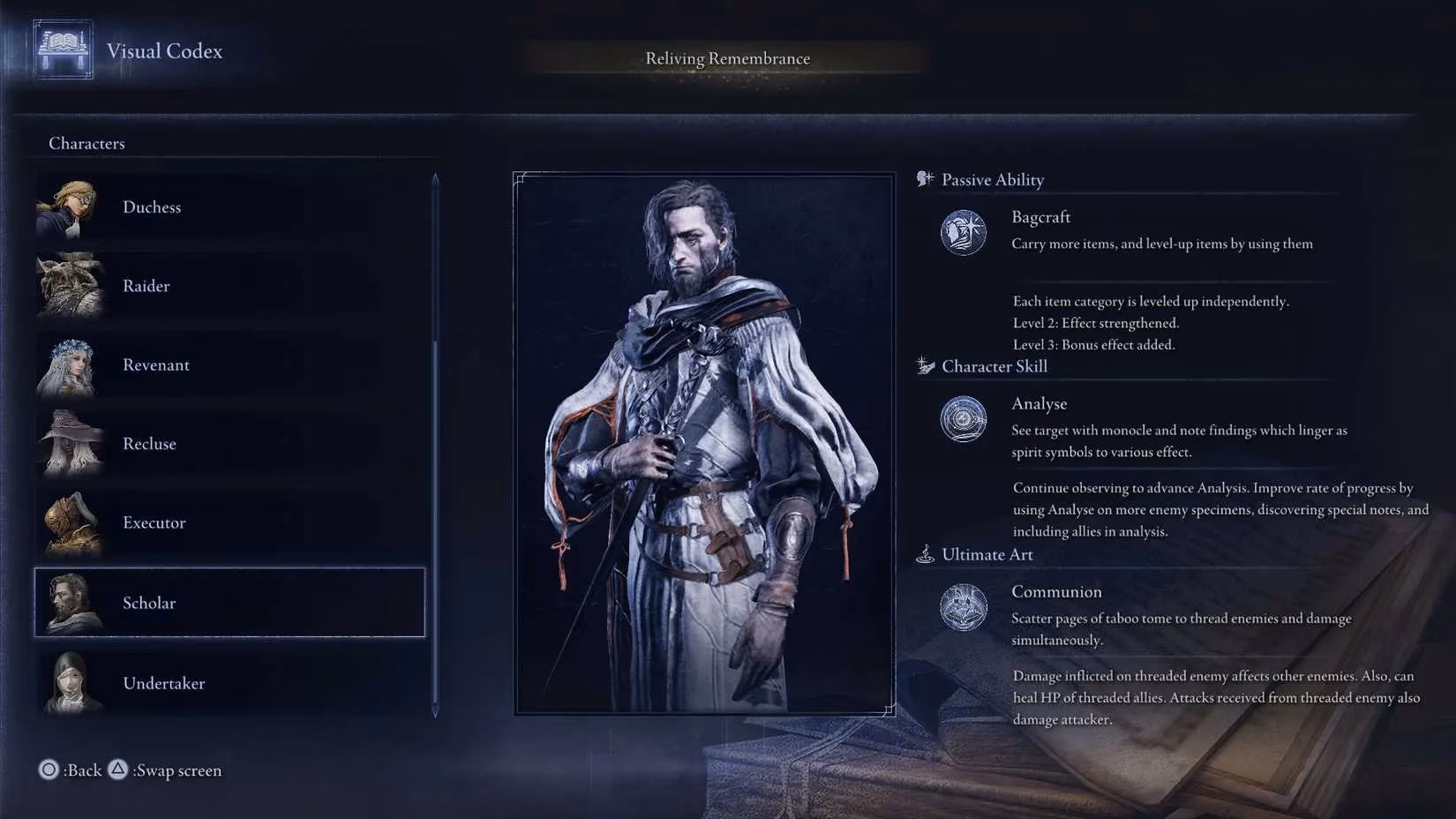
Task: Select Recluse from the Characters list
Action: click(228, 444)
